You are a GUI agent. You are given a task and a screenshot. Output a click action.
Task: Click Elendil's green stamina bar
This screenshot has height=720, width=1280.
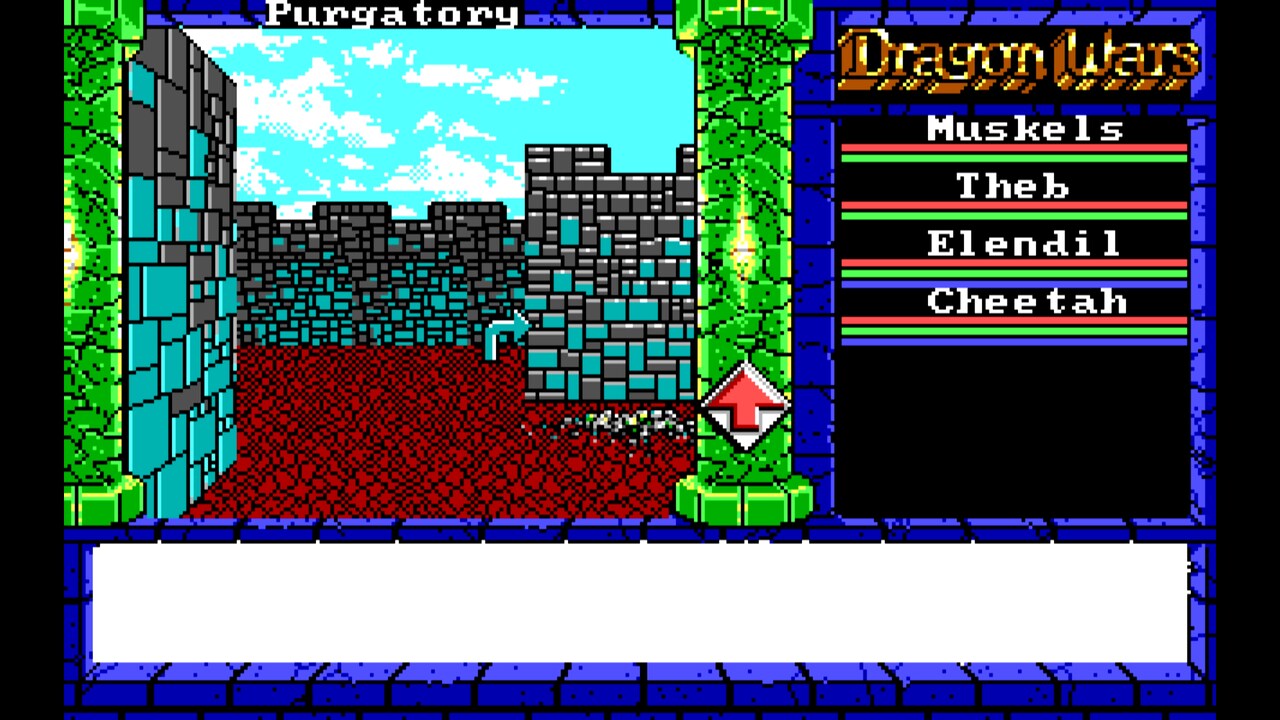[1013, 273]
